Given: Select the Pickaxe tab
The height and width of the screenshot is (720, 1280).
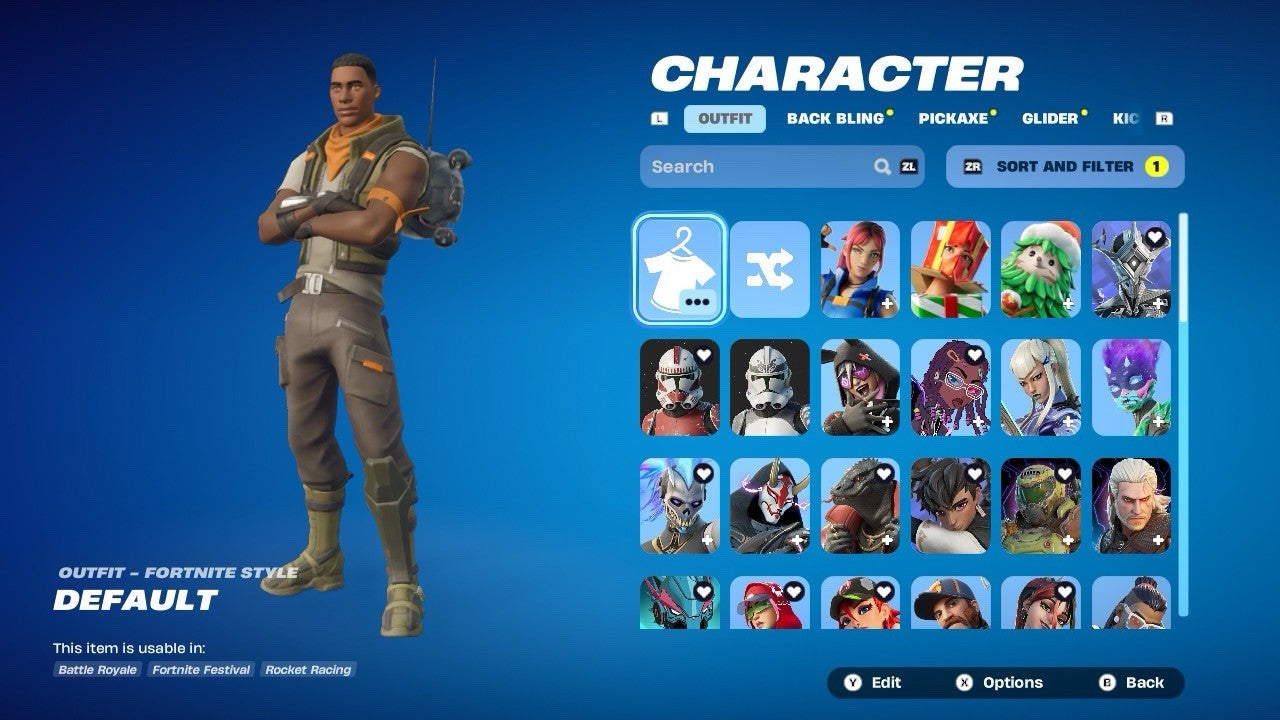Looking at the screenshot, I should pyautogui.click(x=953, y=119).
